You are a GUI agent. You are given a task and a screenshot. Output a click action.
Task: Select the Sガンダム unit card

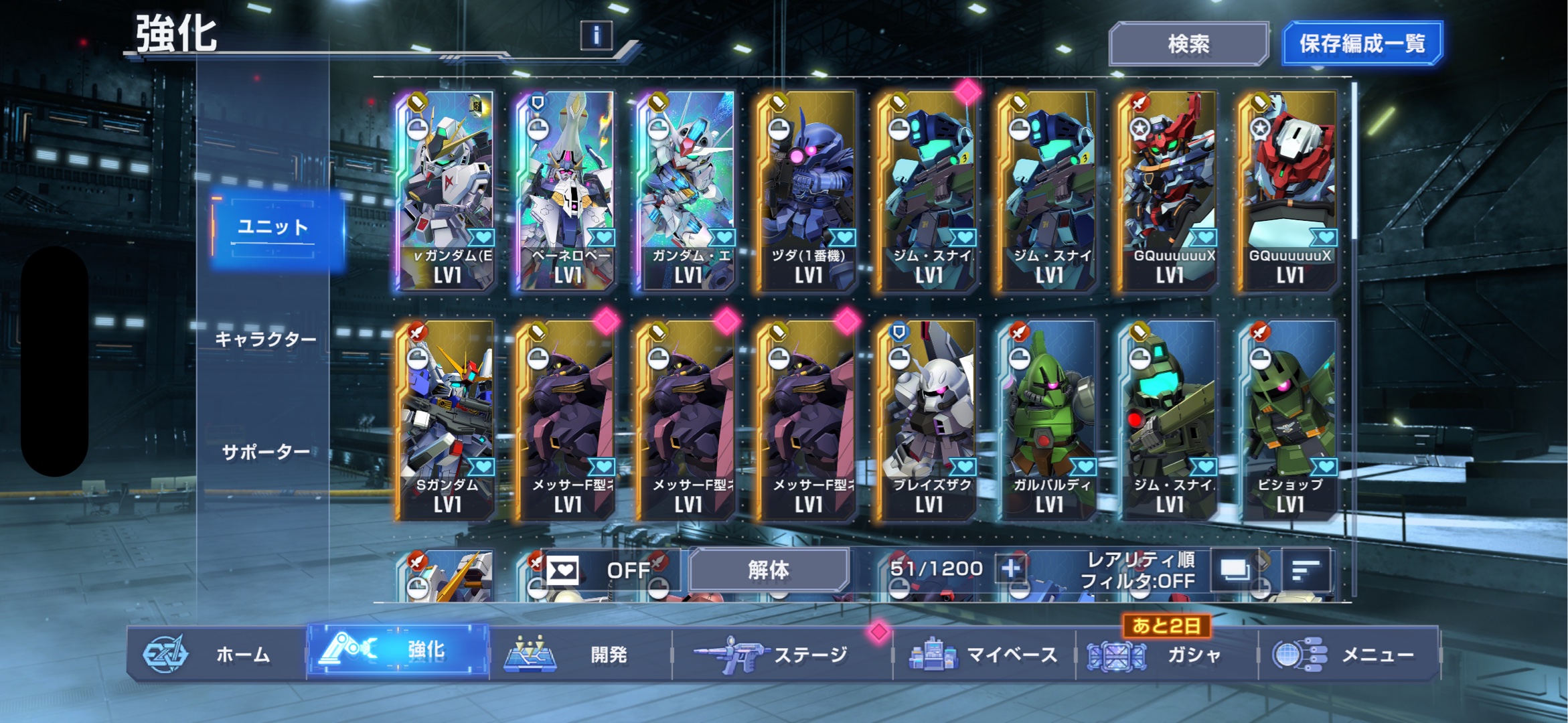click(x=447, y=420)
